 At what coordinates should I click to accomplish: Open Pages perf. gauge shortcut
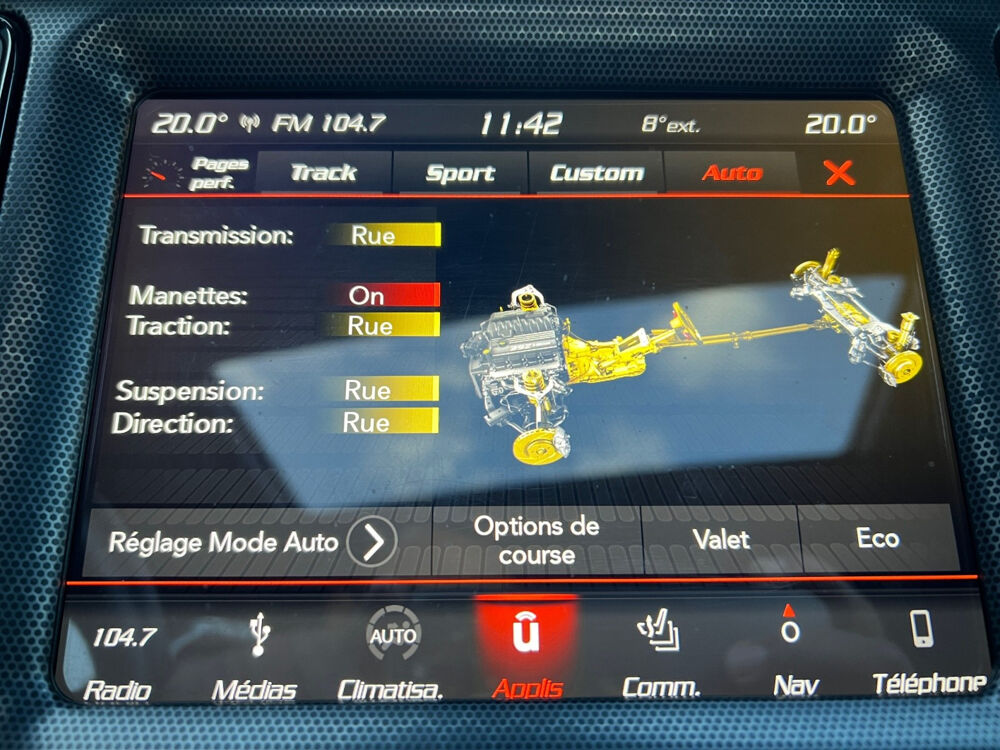click(x=192, y=173)
